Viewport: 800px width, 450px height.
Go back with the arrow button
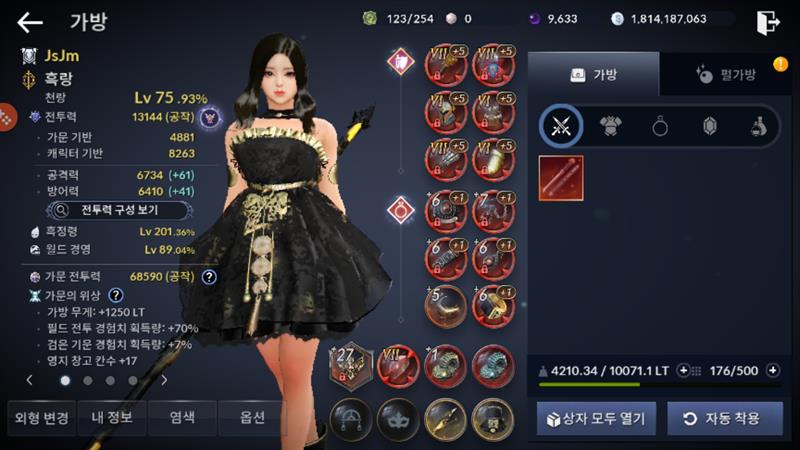(30, 22)
